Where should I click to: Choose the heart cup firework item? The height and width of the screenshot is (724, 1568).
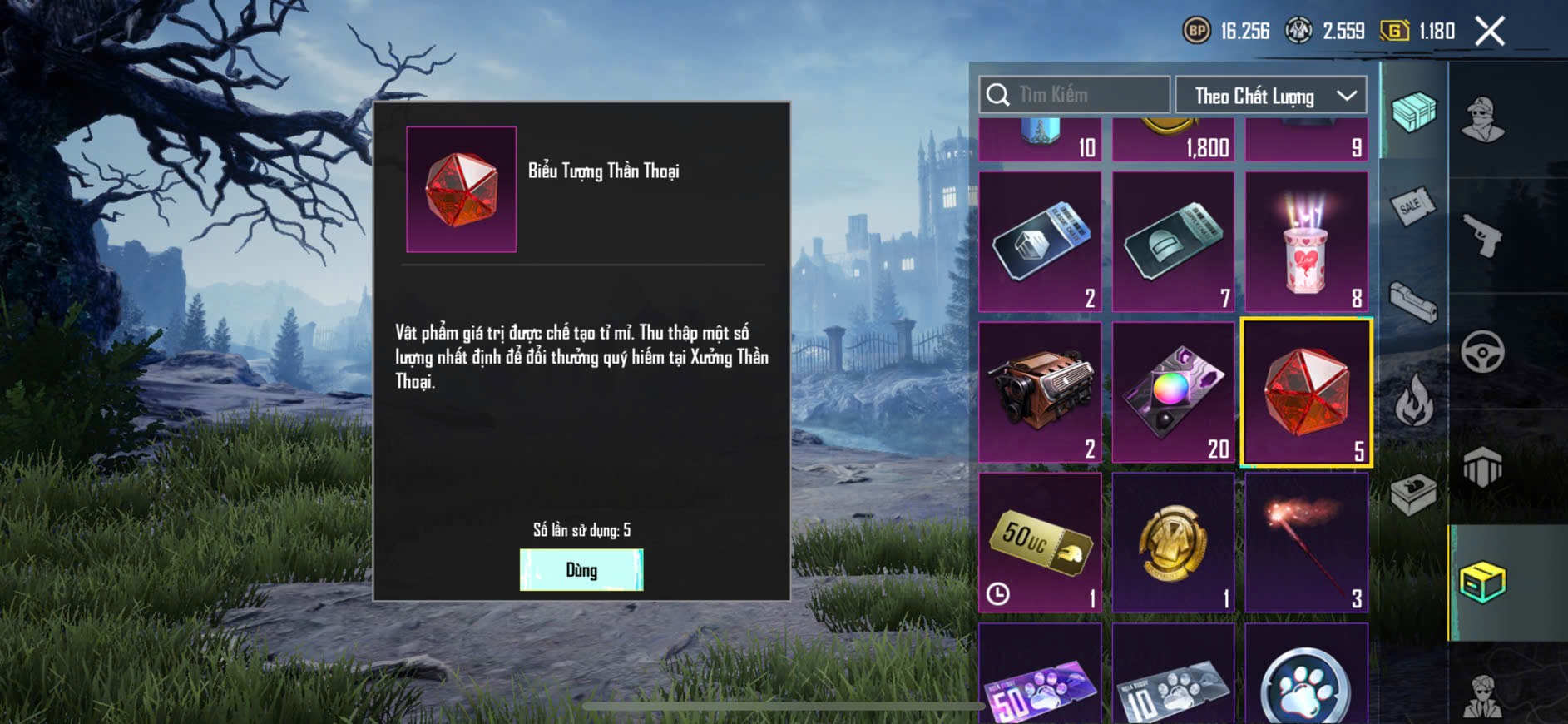[x=1306, y=242]
